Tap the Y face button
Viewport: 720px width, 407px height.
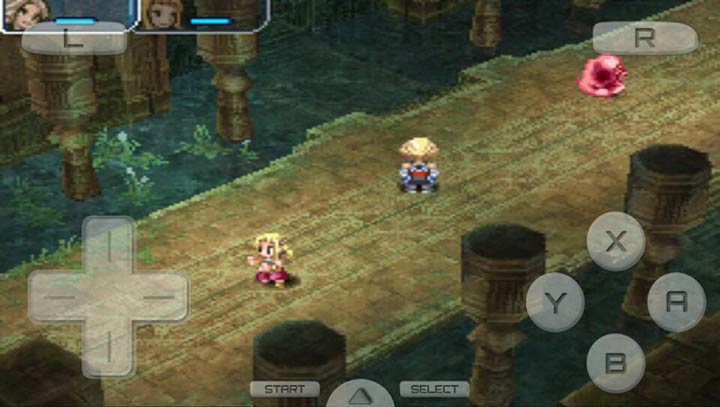tap(554, 301)
